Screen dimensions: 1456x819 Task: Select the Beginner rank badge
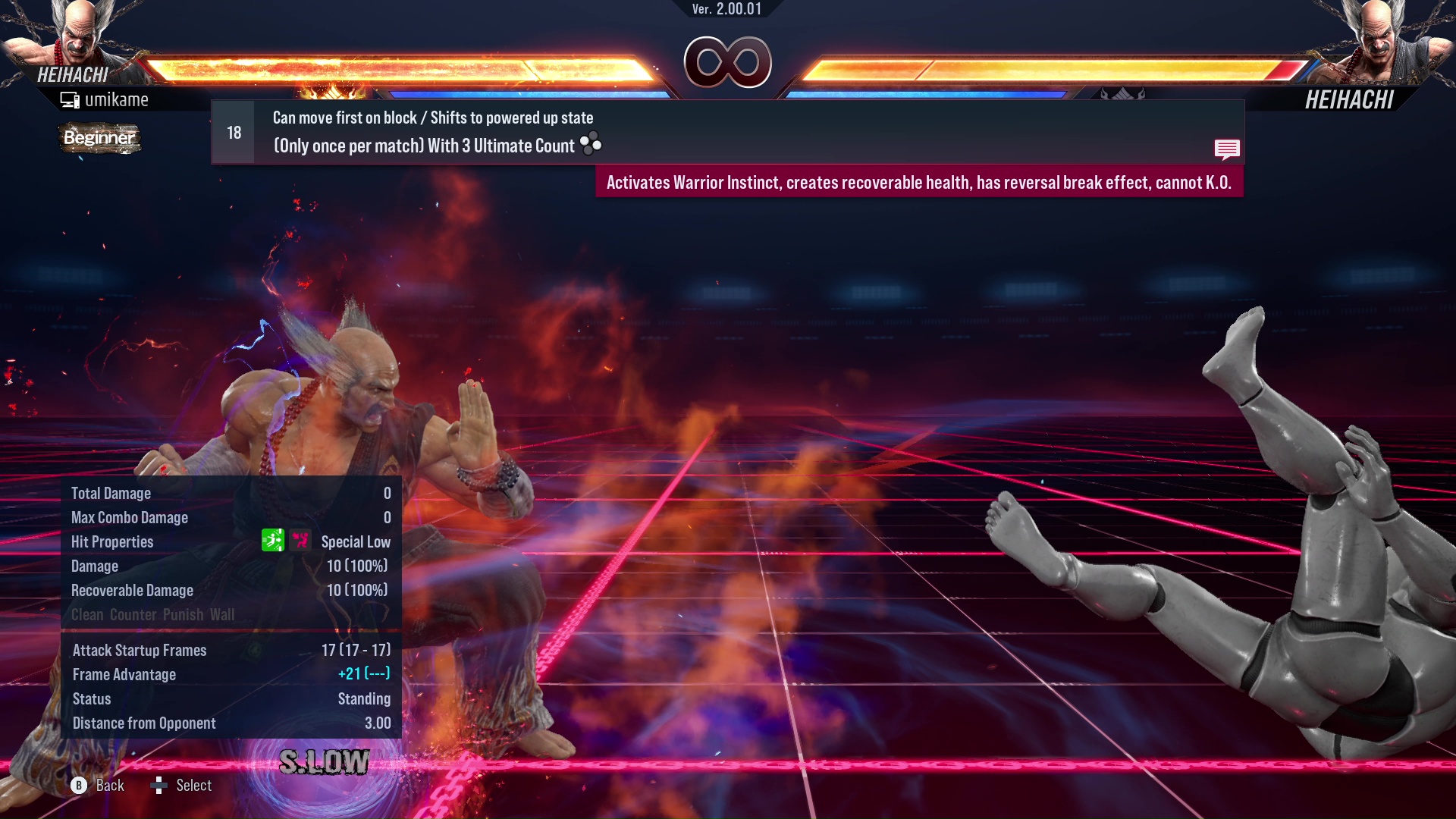[99, 139]
